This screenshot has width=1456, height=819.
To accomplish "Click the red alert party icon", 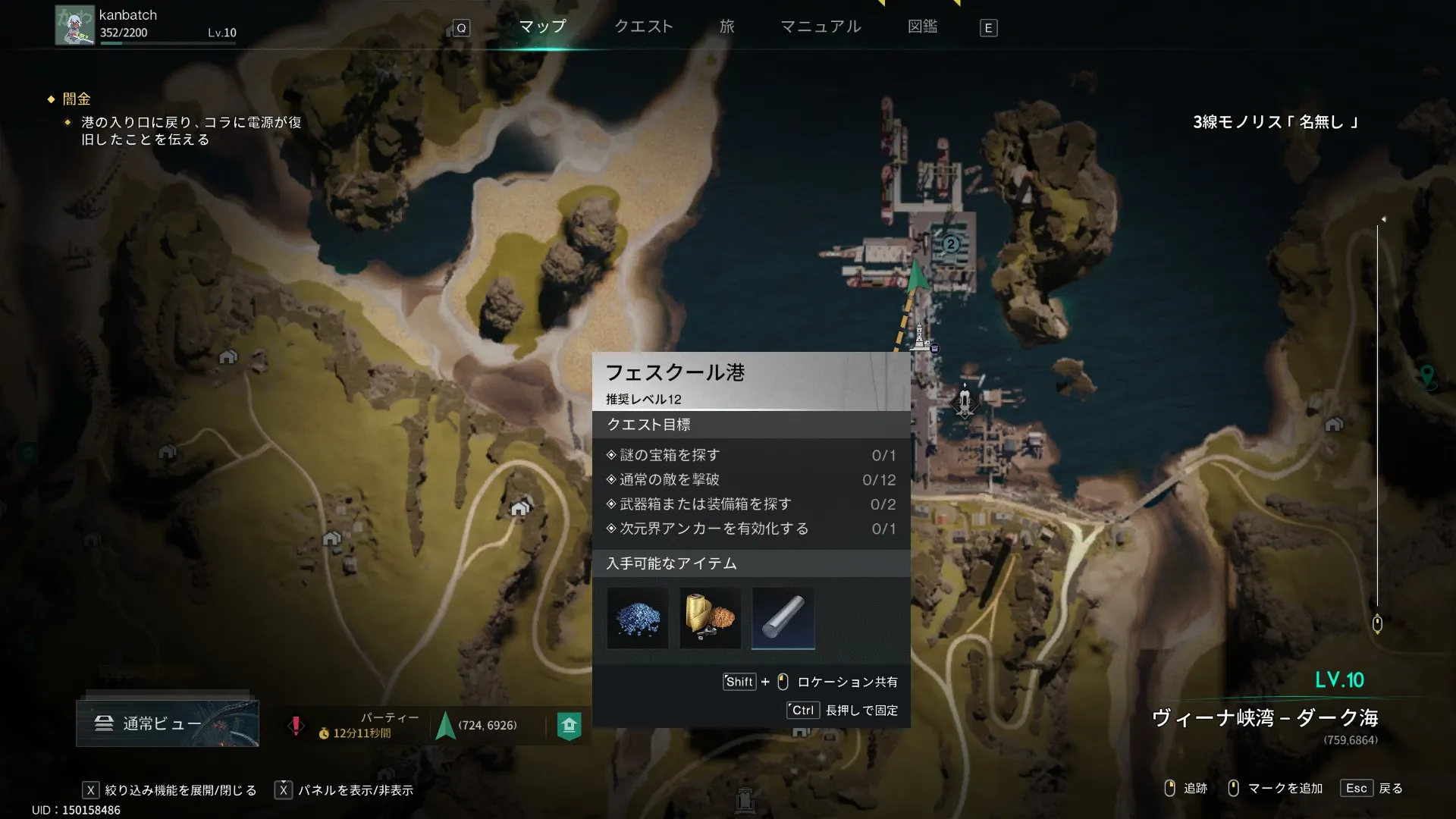I will pos(296,726).
